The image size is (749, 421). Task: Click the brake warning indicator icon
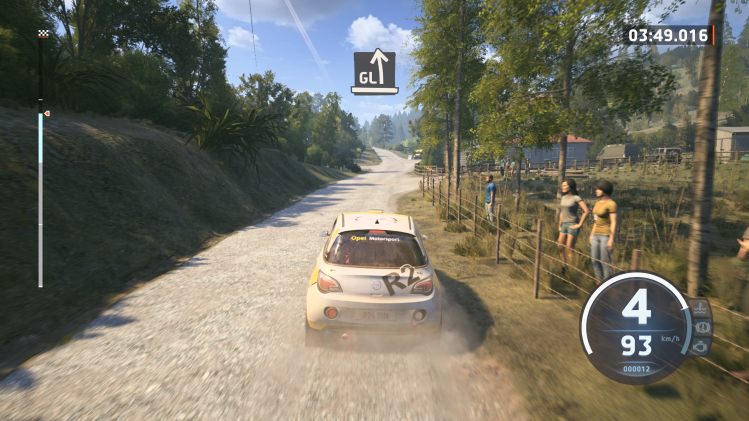702,327
